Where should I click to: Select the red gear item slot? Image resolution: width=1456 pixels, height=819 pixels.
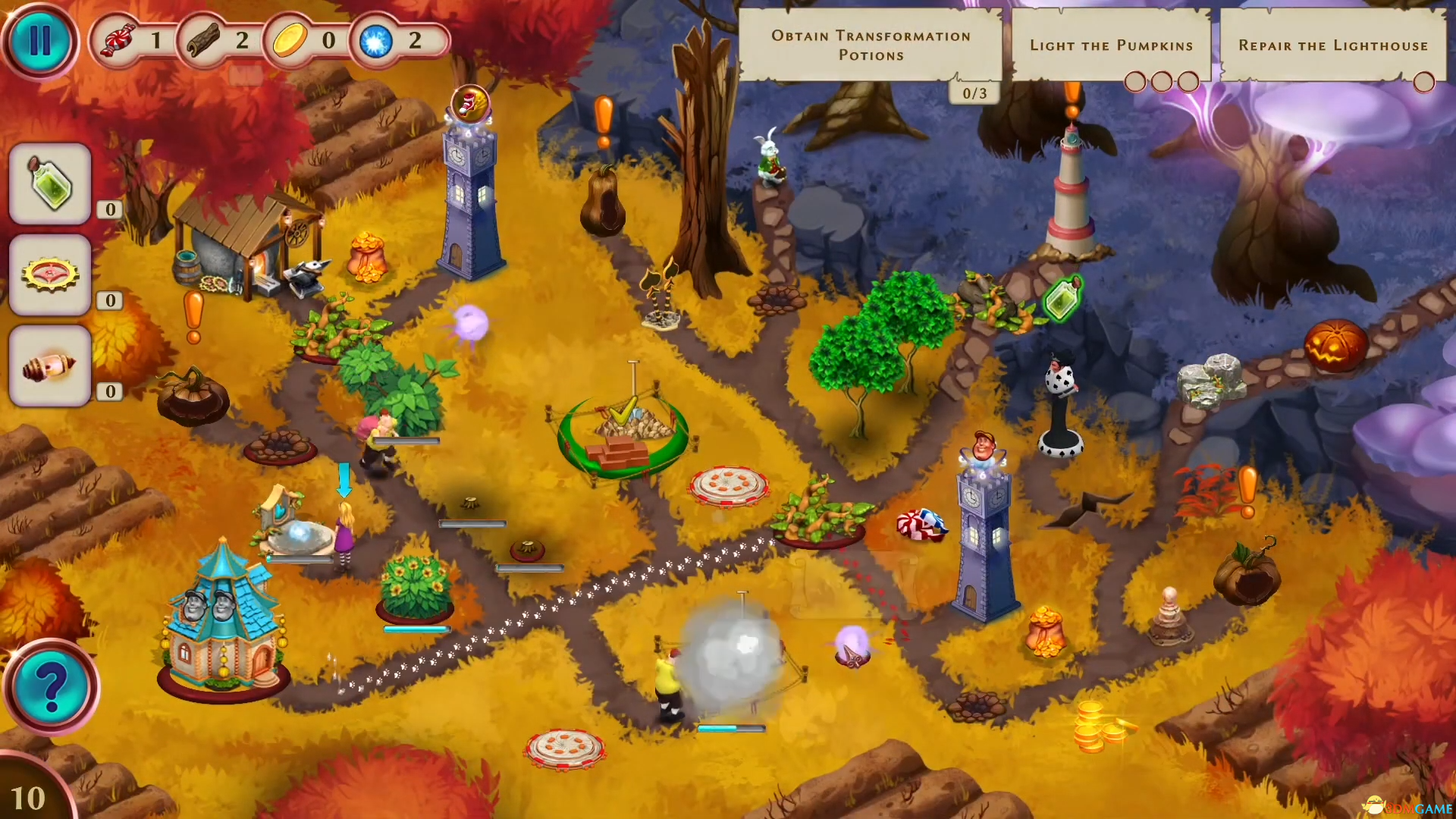(x=50, y=275)
